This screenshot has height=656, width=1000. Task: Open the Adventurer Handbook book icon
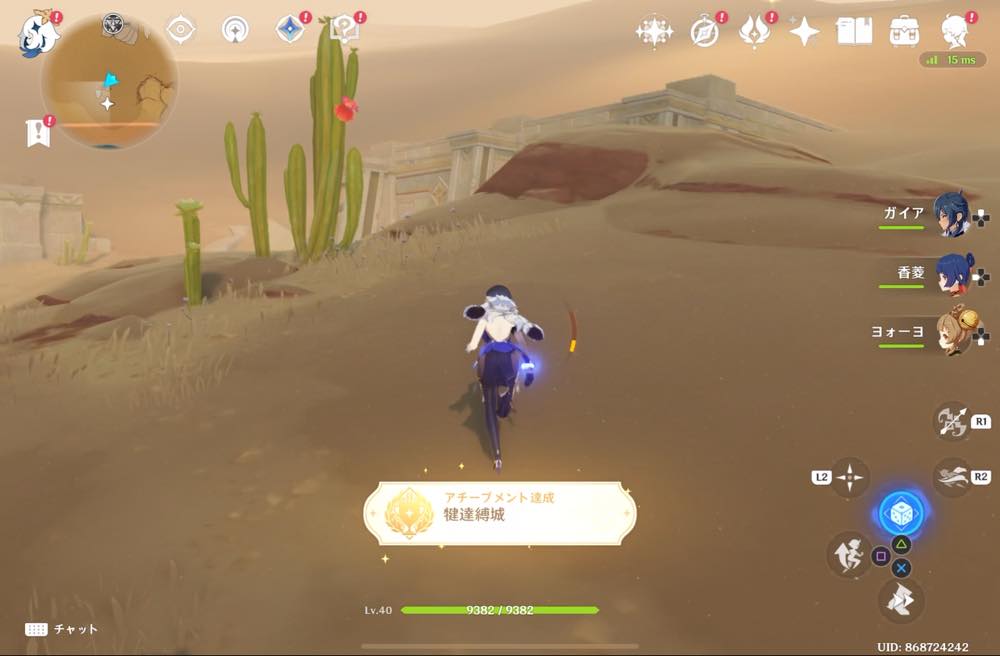(x=853, y=33)
